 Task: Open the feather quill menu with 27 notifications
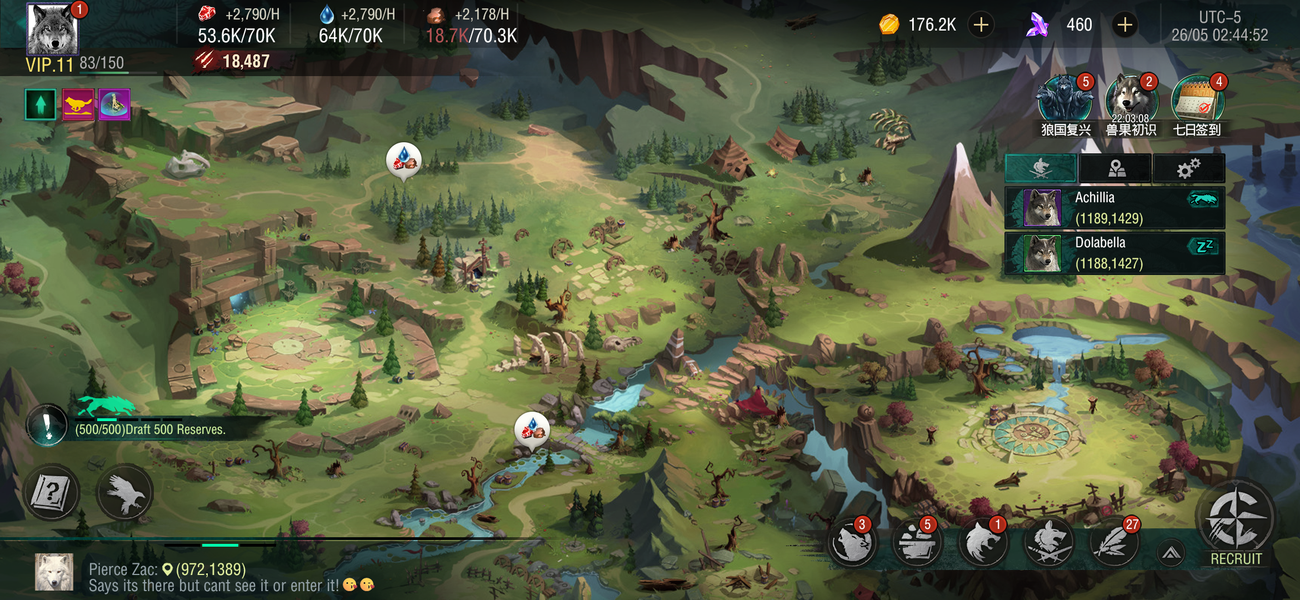1112,544
